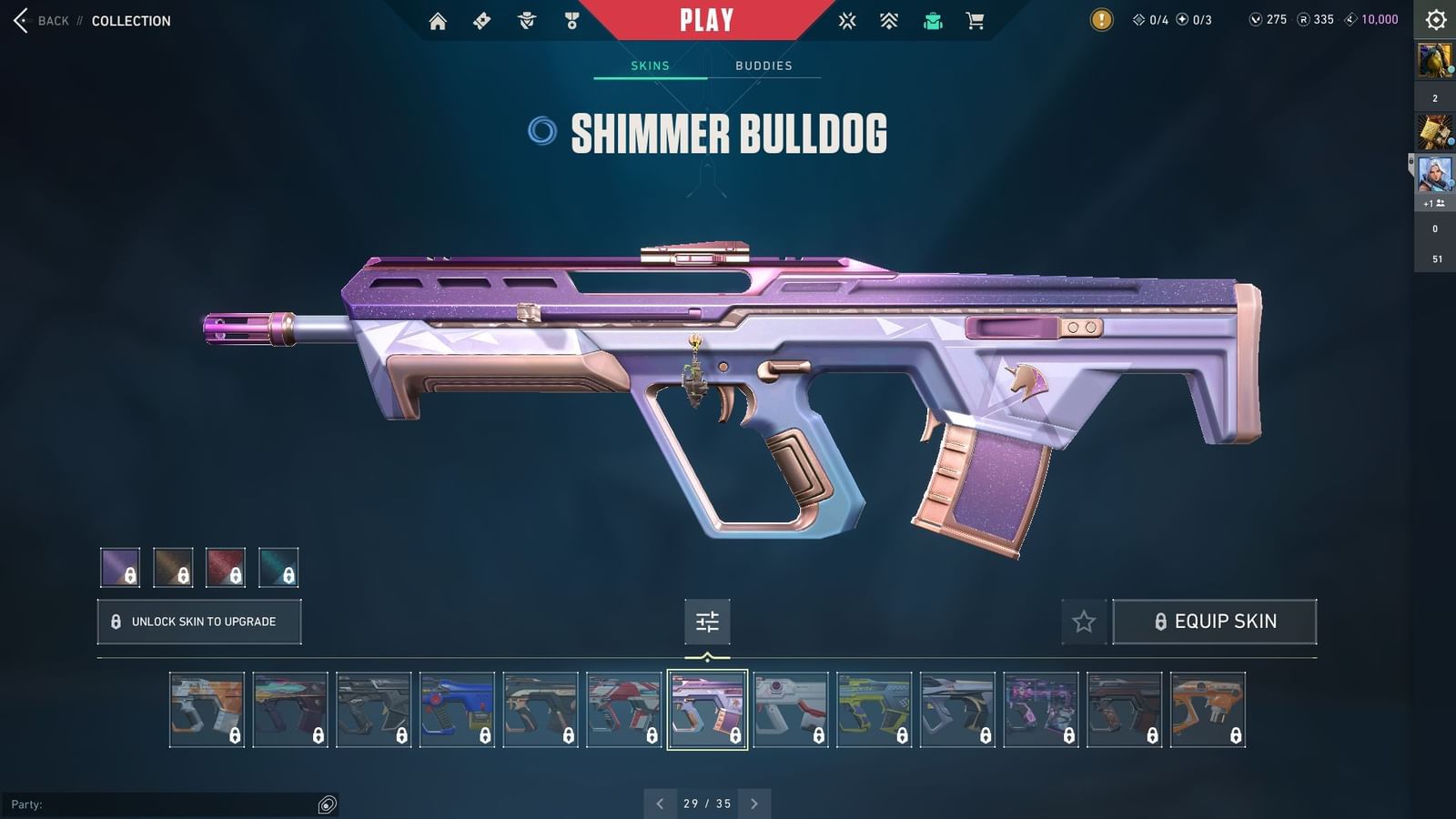Image resolution: width=1456 pixels, height=819 pixels.
Task: Open the Esports Valorant logo icon
Action: [846, 20]
